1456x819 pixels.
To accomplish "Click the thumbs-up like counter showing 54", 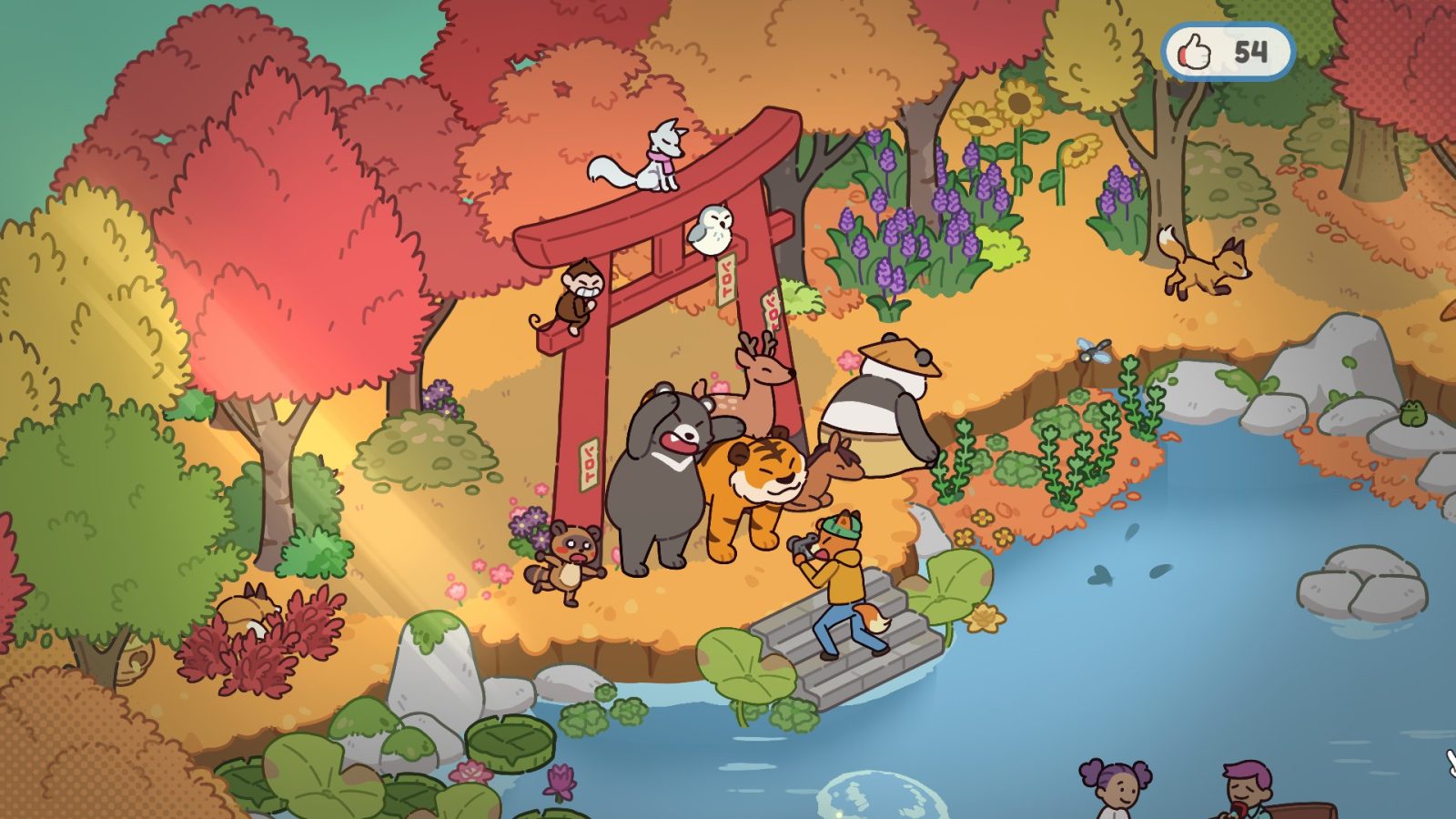I will click(x=1227, y=52).
